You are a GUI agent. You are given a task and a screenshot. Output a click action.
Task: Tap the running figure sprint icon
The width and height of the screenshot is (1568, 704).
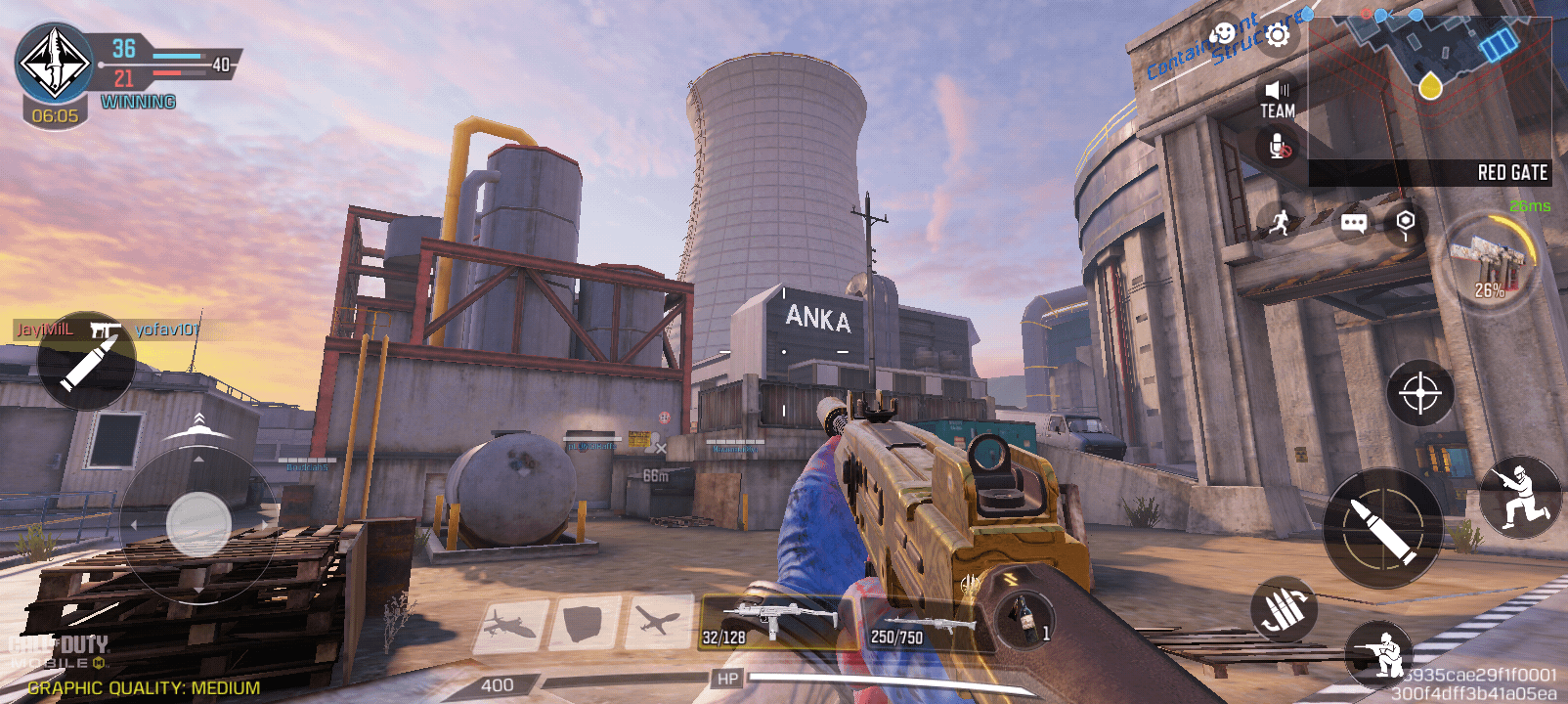[1280, 222]
